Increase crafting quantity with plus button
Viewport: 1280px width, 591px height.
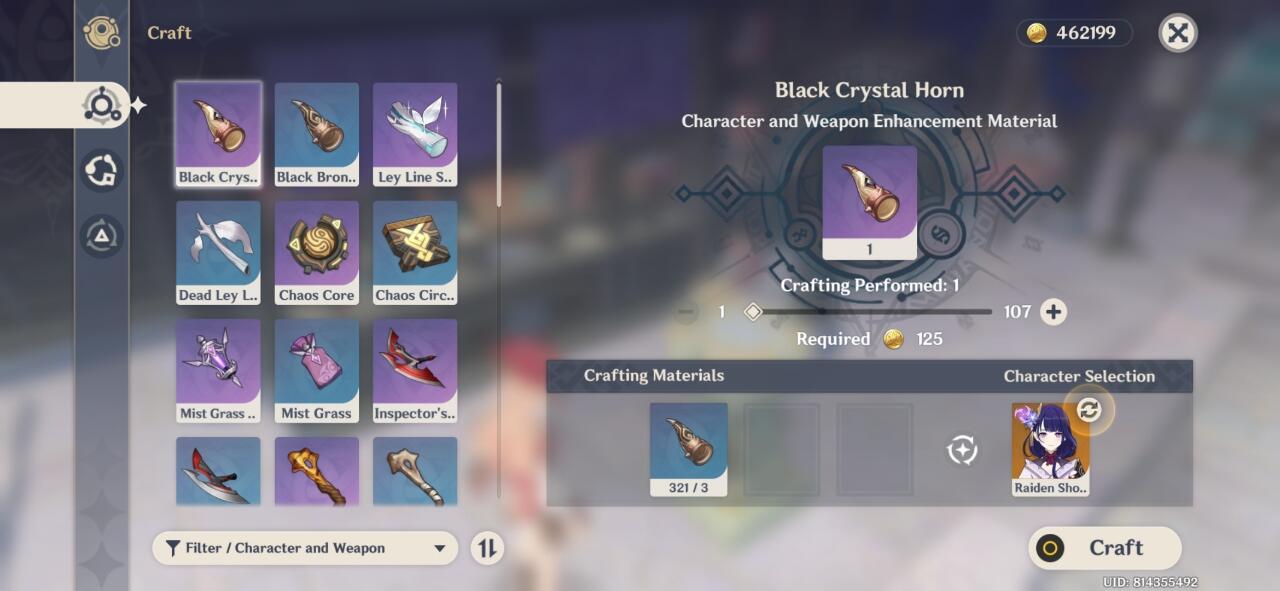pos(1053,312)
